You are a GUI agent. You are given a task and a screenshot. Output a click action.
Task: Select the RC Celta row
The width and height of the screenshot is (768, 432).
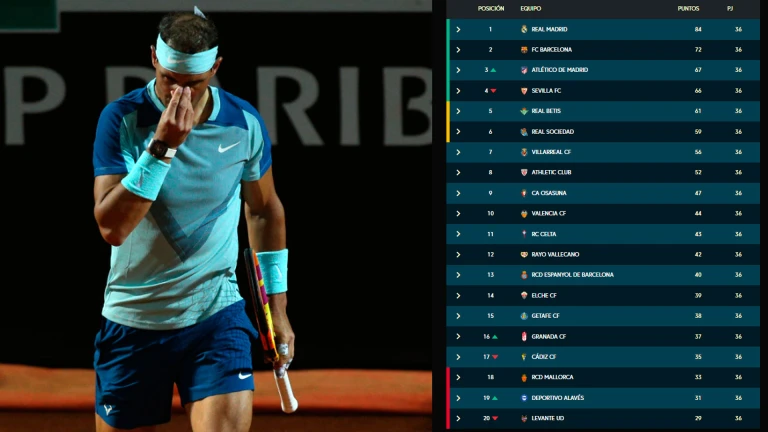point(458,234)
